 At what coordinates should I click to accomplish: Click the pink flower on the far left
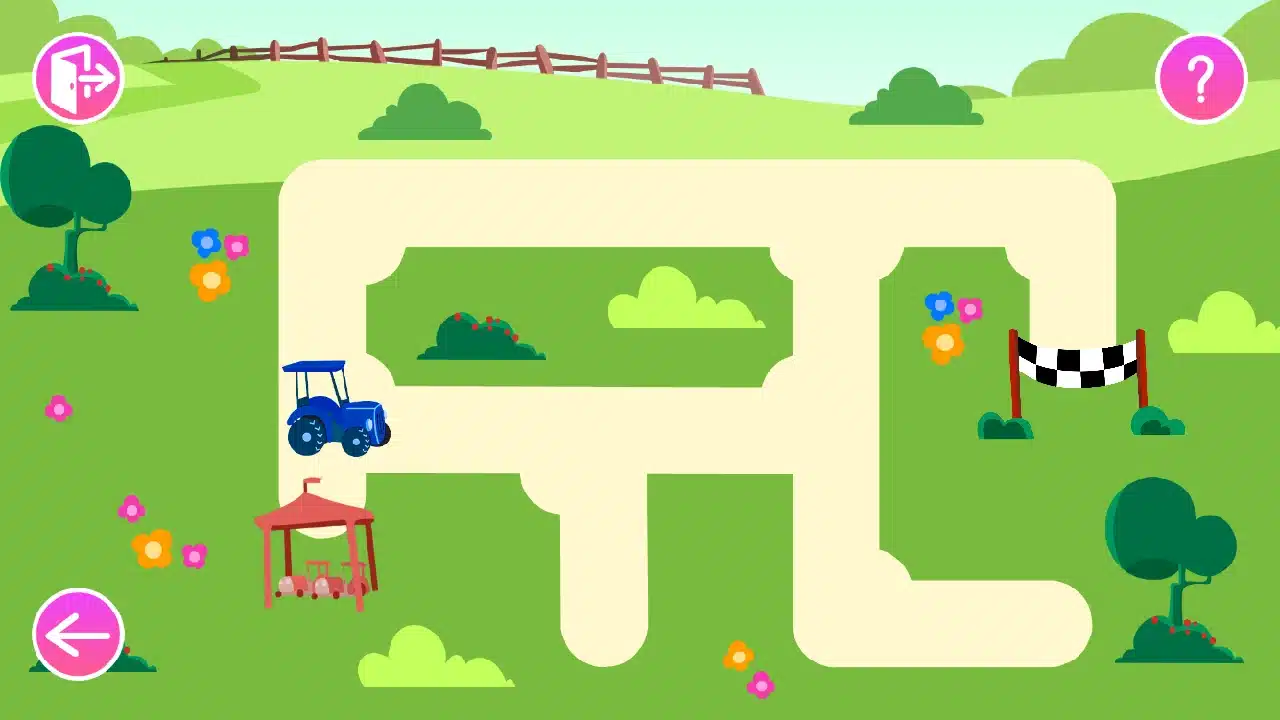click(x=58, y=408)
